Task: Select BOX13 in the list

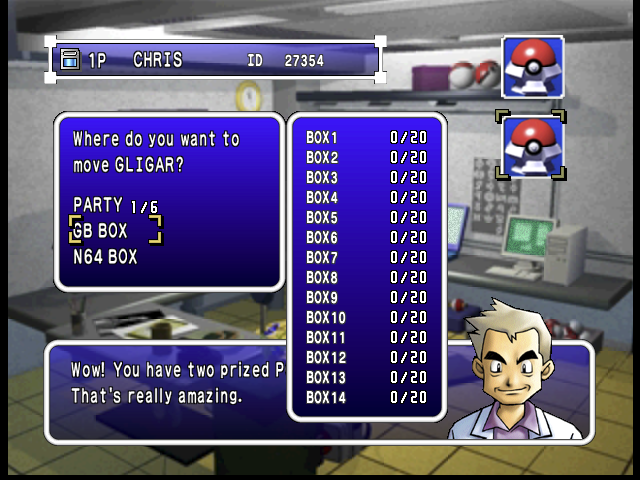Action: [366, 377]
